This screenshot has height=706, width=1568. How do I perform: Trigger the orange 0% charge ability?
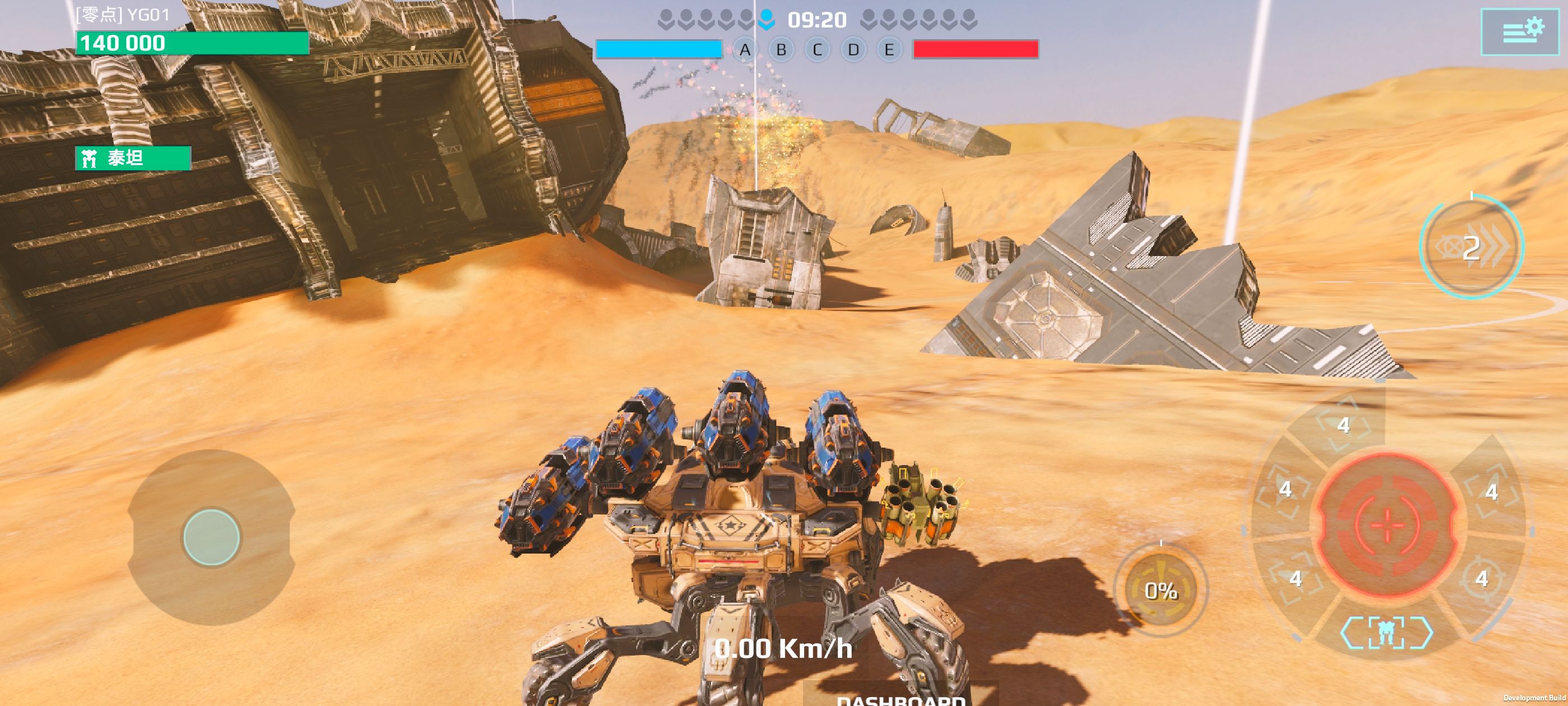point(1161,589)
